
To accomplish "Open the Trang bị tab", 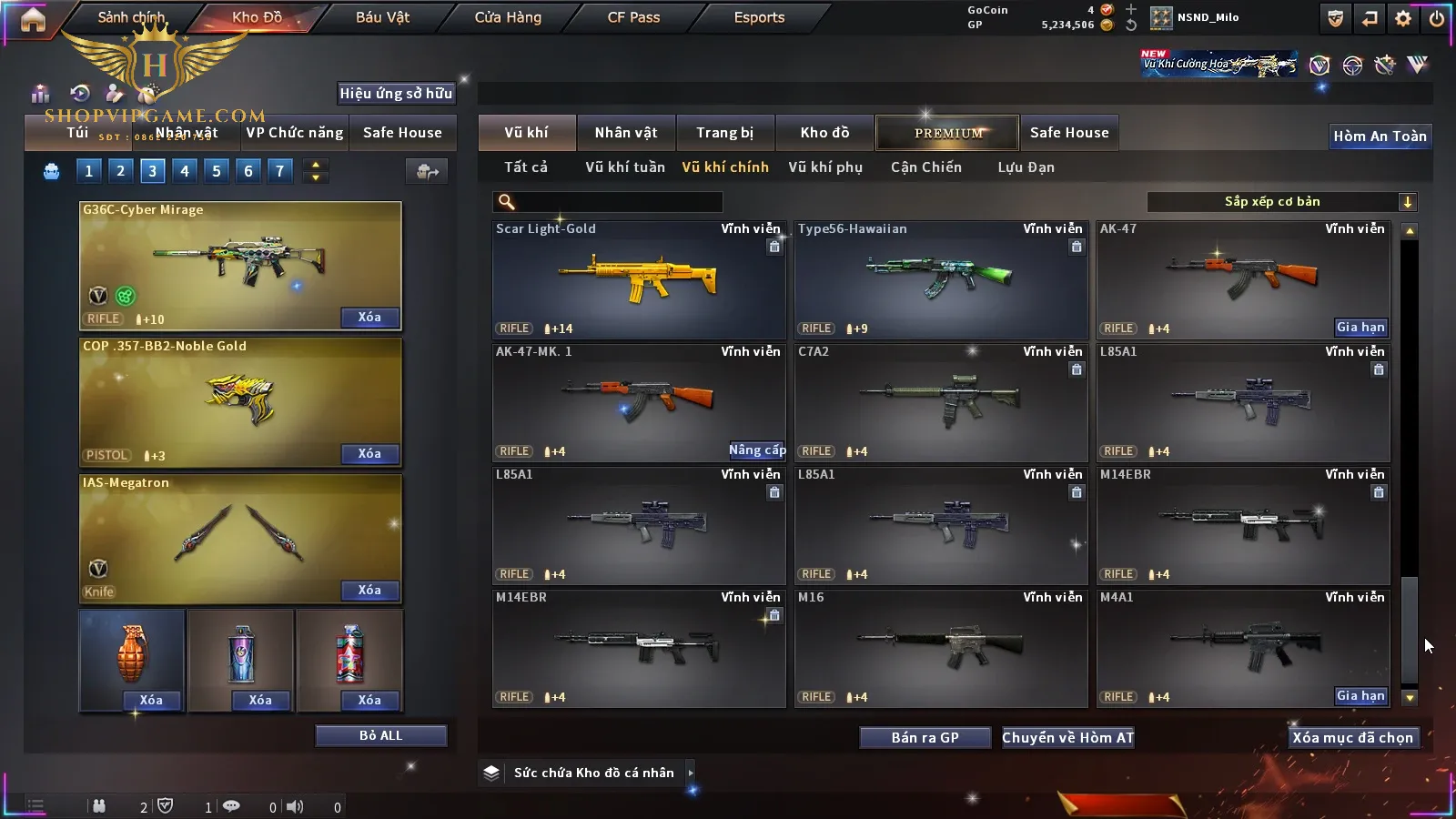I will [x=724, y=133].
